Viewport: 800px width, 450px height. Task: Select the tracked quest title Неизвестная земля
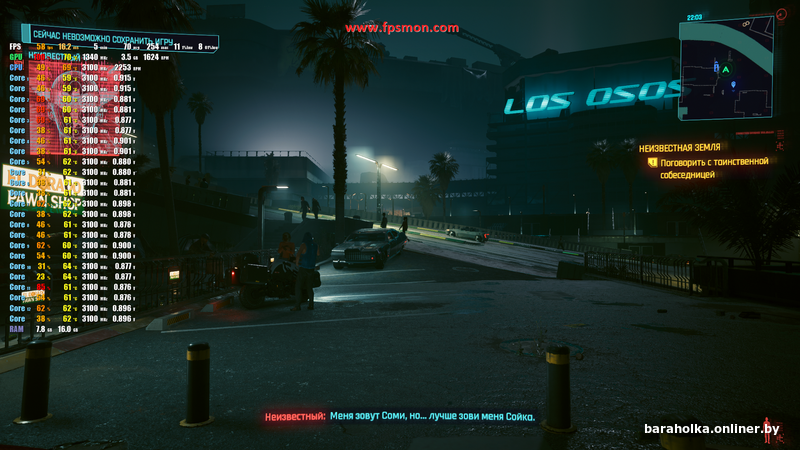681,147
